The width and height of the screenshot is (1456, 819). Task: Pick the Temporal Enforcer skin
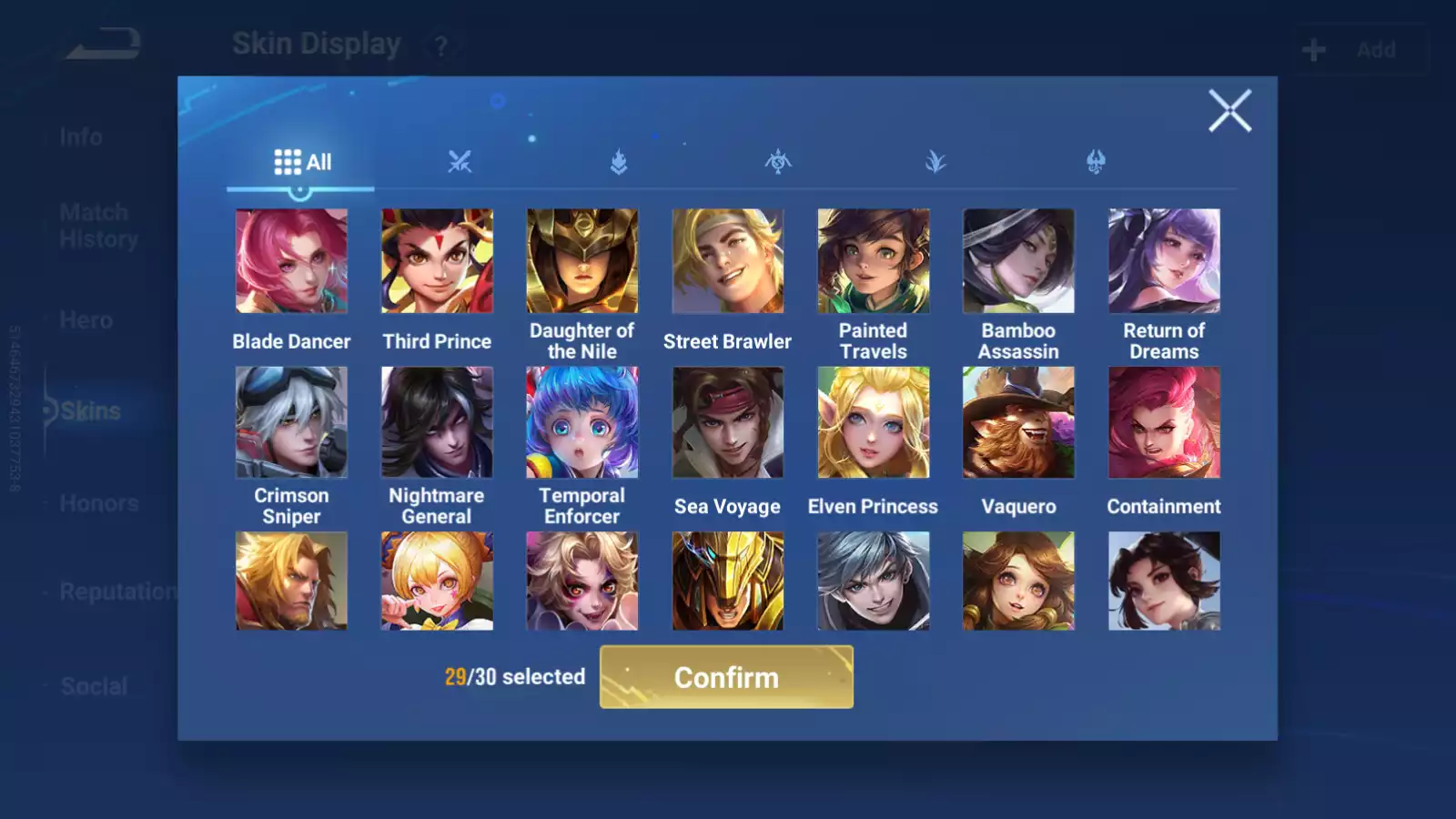click(x=582, y=422)
